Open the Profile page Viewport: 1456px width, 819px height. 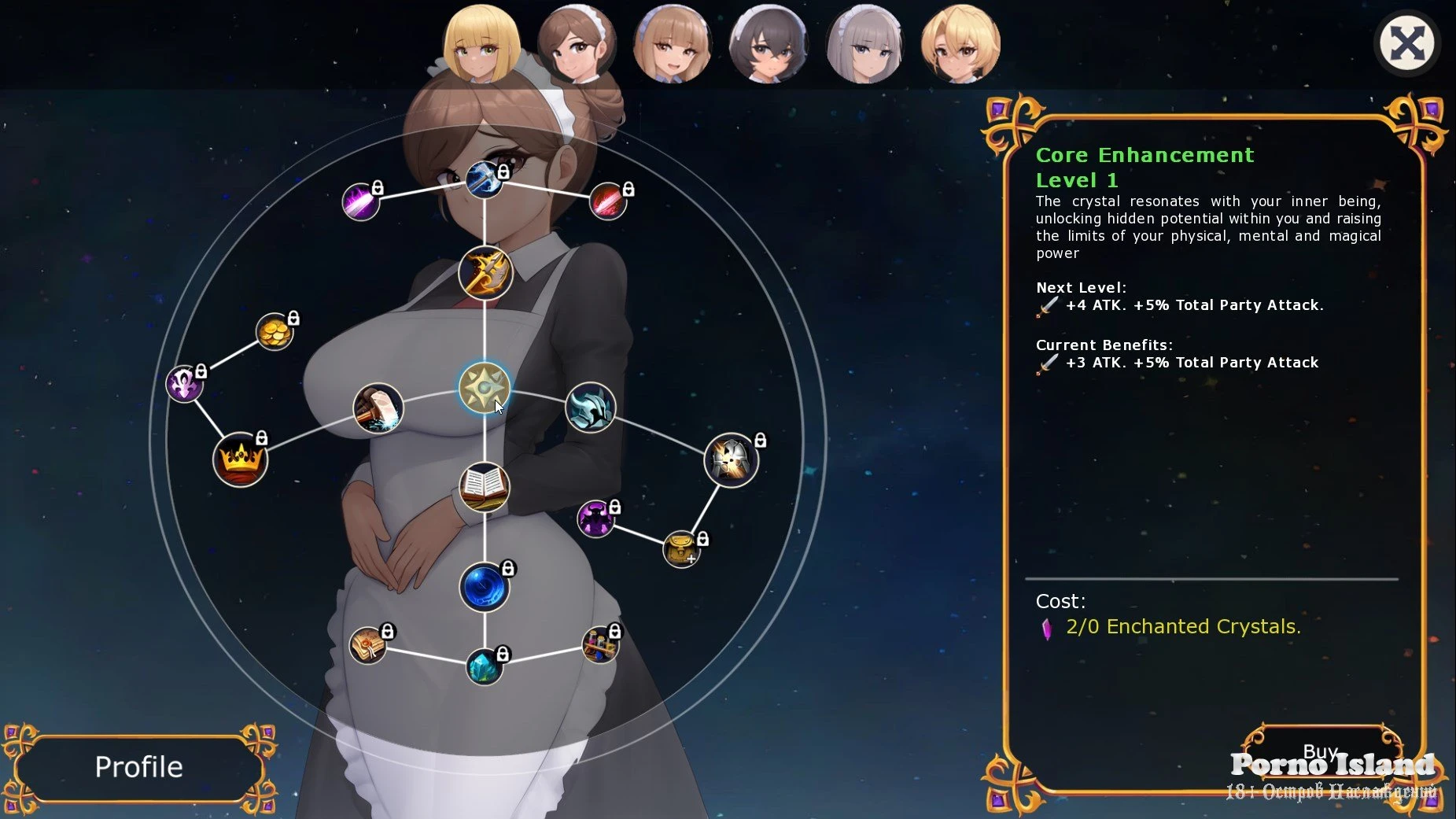(138, 767)
